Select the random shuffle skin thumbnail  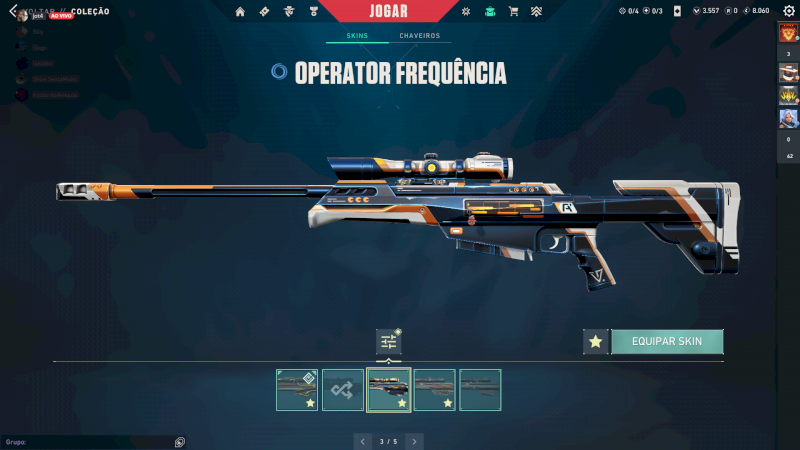click(343, 390)
